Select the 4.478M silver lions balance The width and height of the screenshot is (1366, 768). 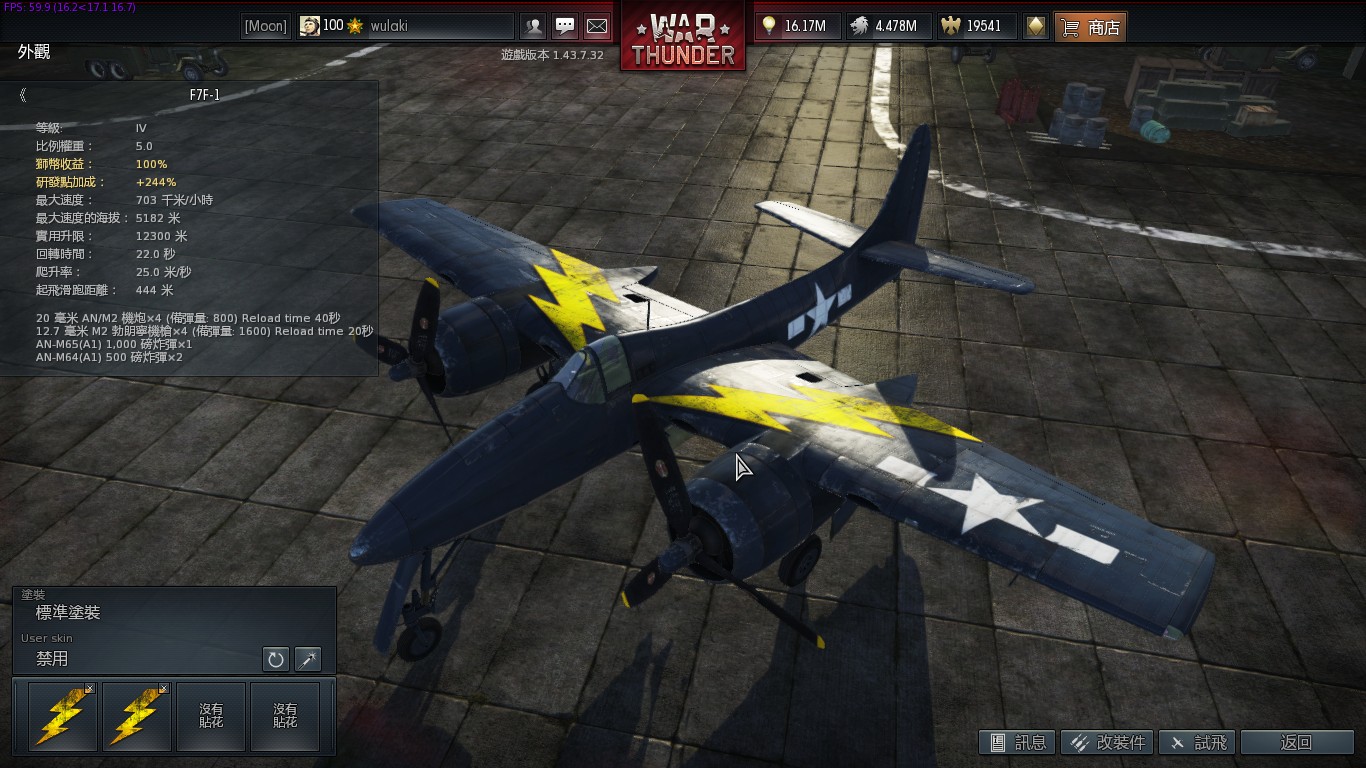point(887,26)
